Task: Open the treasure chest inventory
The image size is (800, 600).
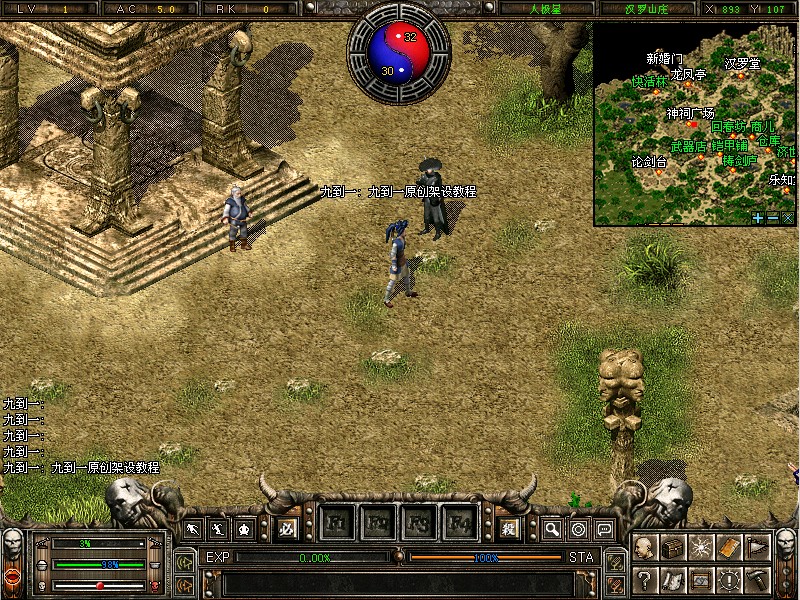Action: (x=673, y=548)
